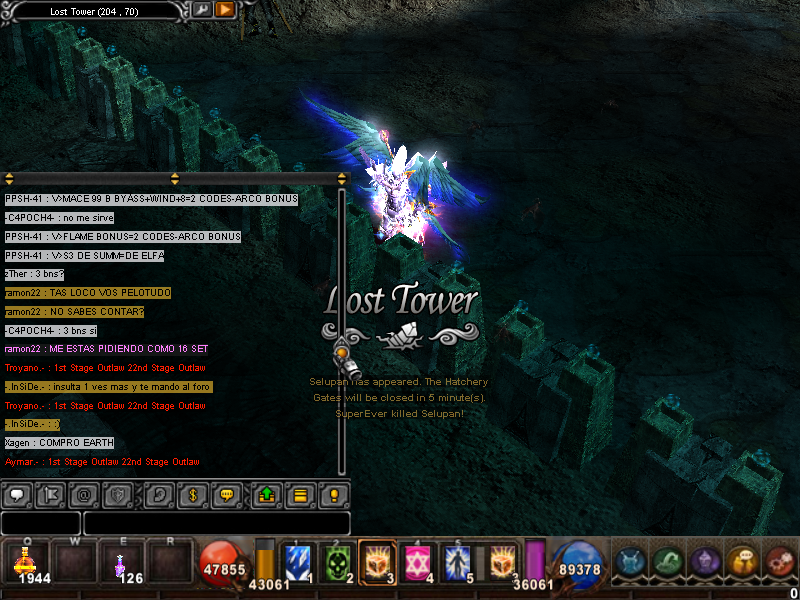This screenshot has height=600, width=800.
Task: Open the wrench settings button
Action: tap(203, 10)
